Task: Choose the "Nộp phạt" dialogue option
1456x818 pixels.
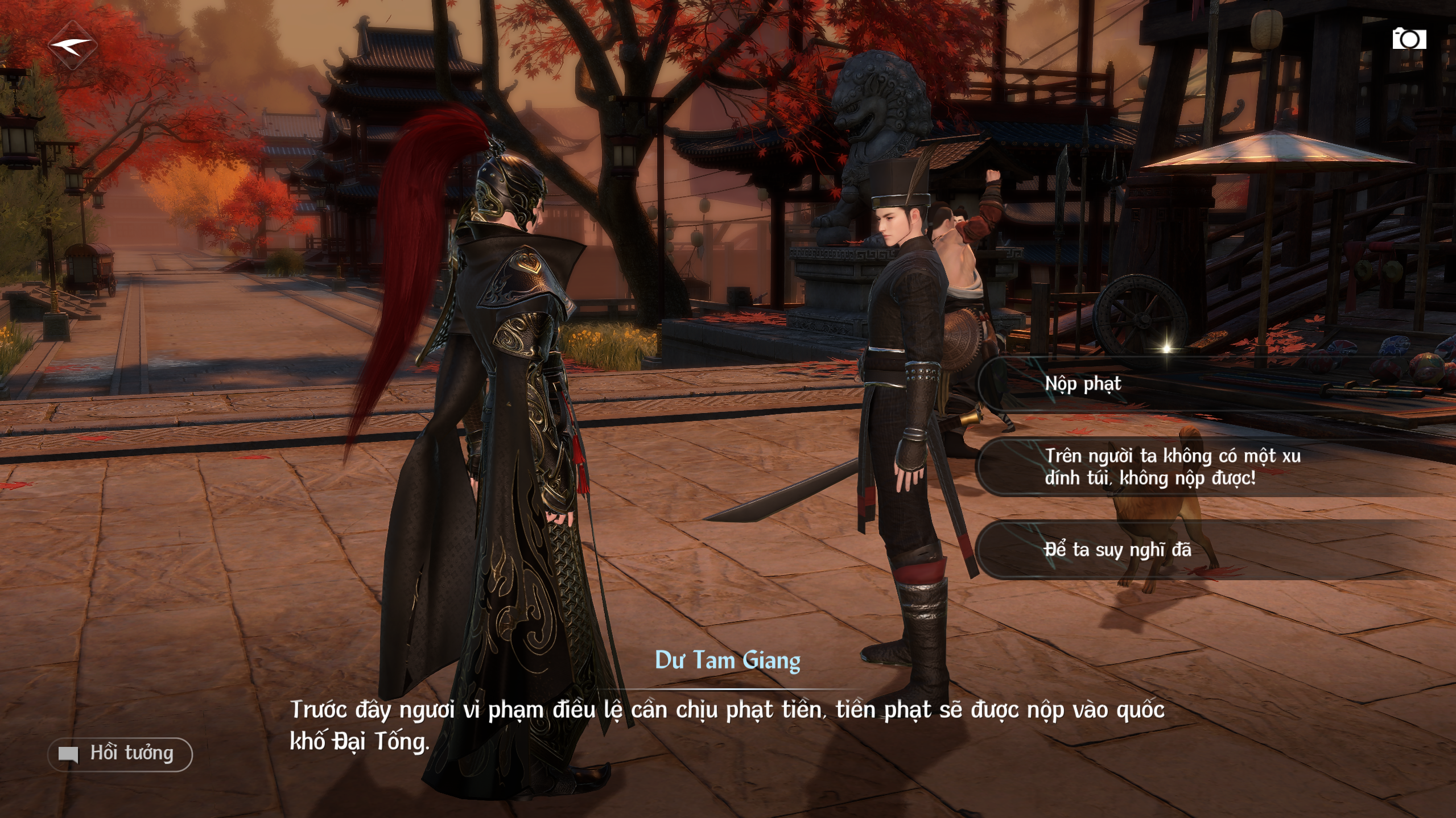Action: (1084, 384)
